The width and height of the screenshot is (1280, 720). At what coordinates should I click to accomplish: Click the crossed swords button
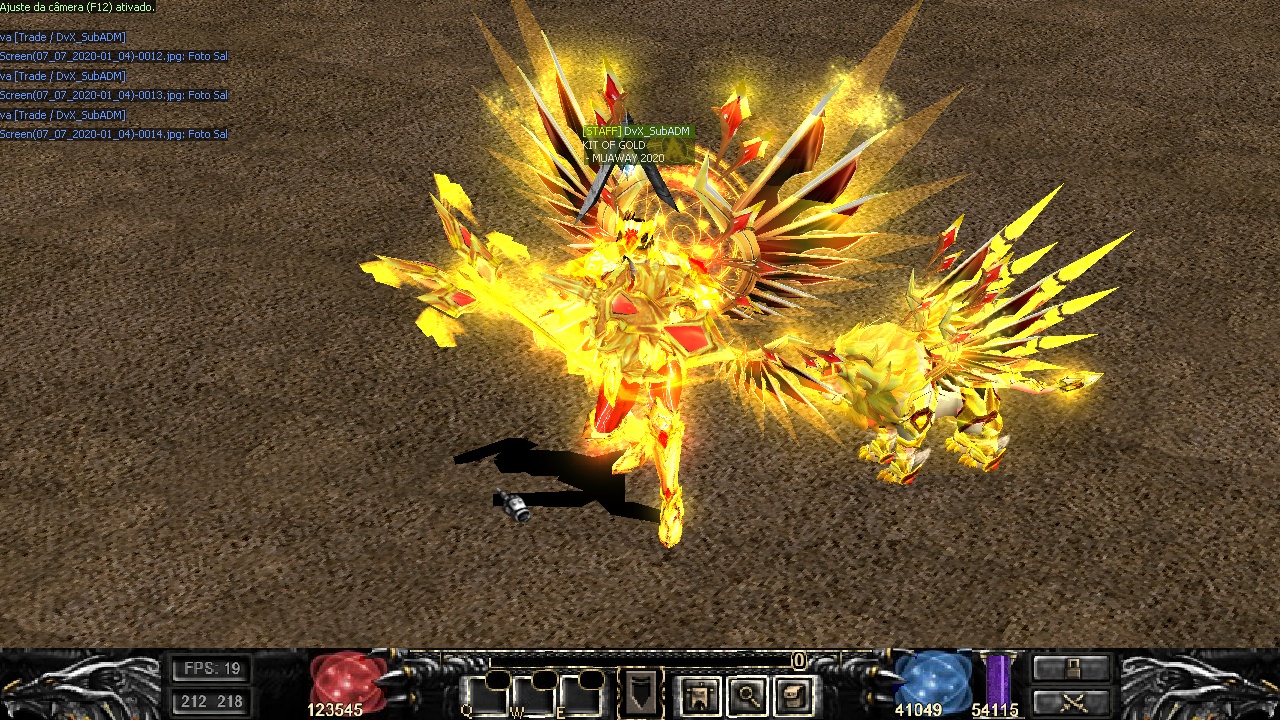coord(1071,702)
